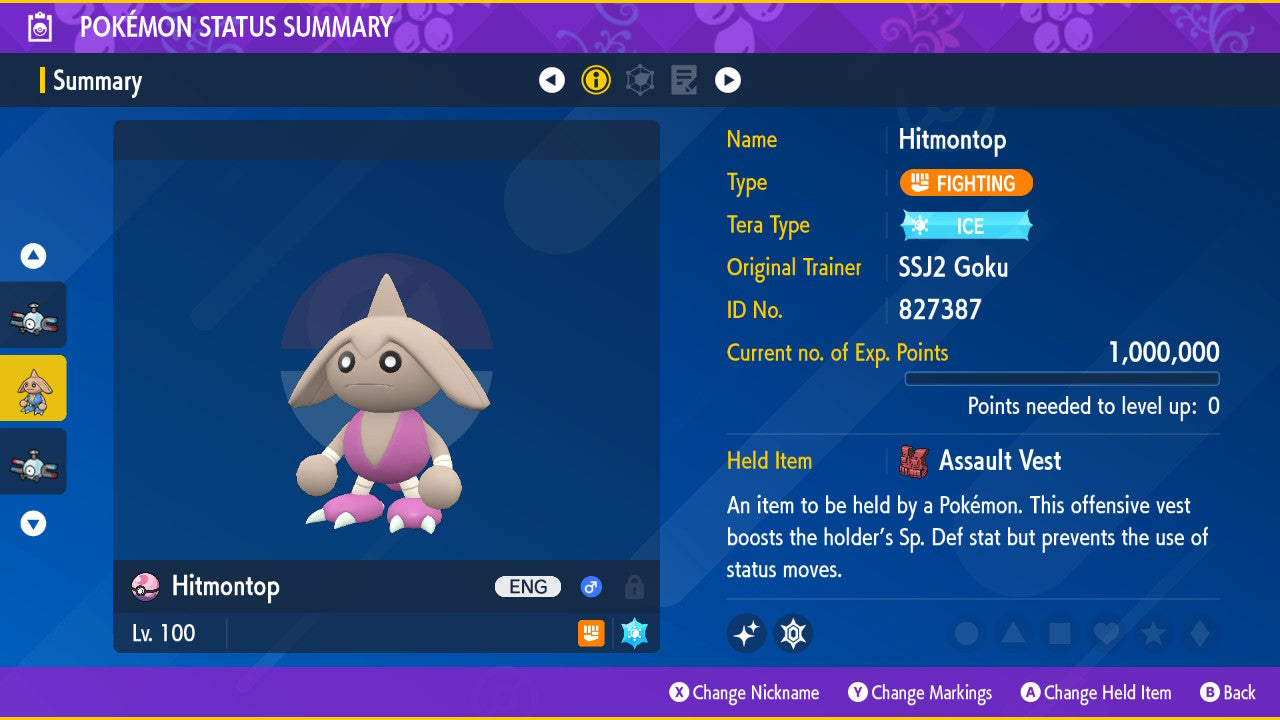The image size is (1280, 720).
Task: Click the Ice Tera Type badge
Action: click(966, 226)
